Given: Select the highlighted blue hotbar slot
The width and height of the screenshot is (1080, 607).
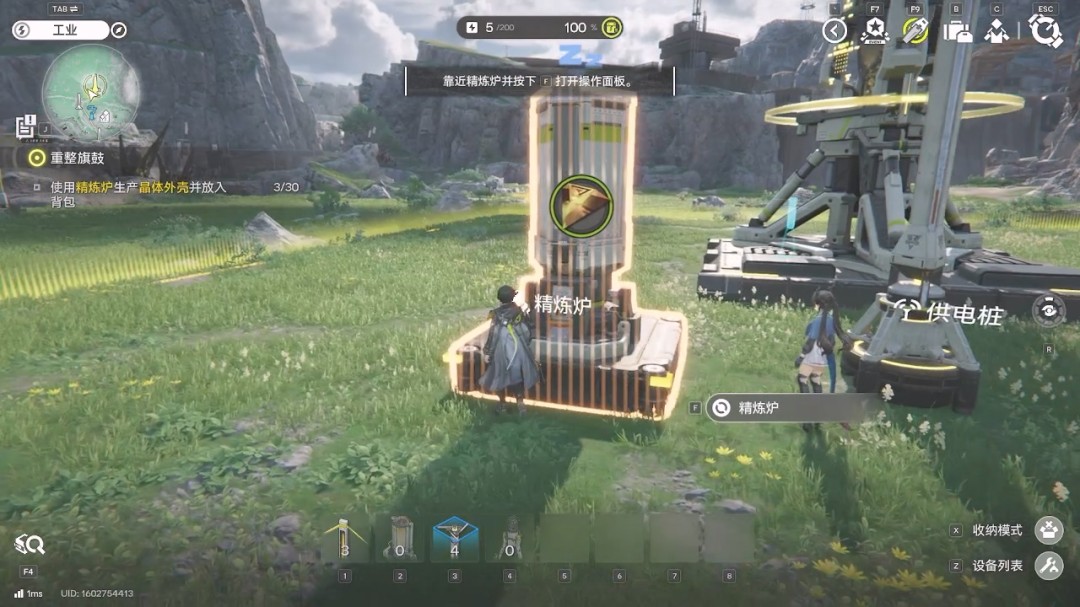Looking at the screenshot, I should point(455,539).
